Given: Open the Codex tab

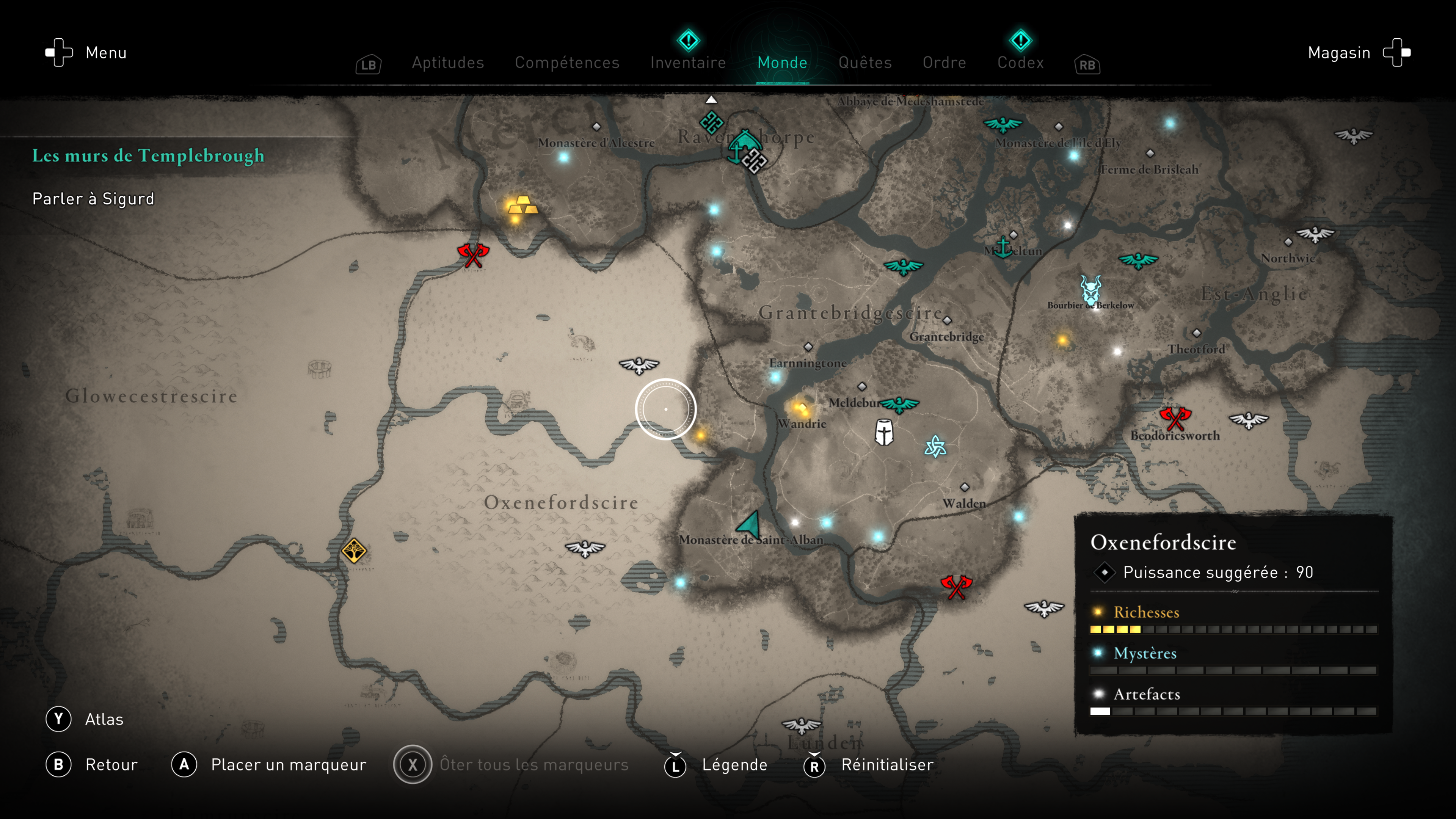Looking at the screenshot, I should click(1020, 62).
